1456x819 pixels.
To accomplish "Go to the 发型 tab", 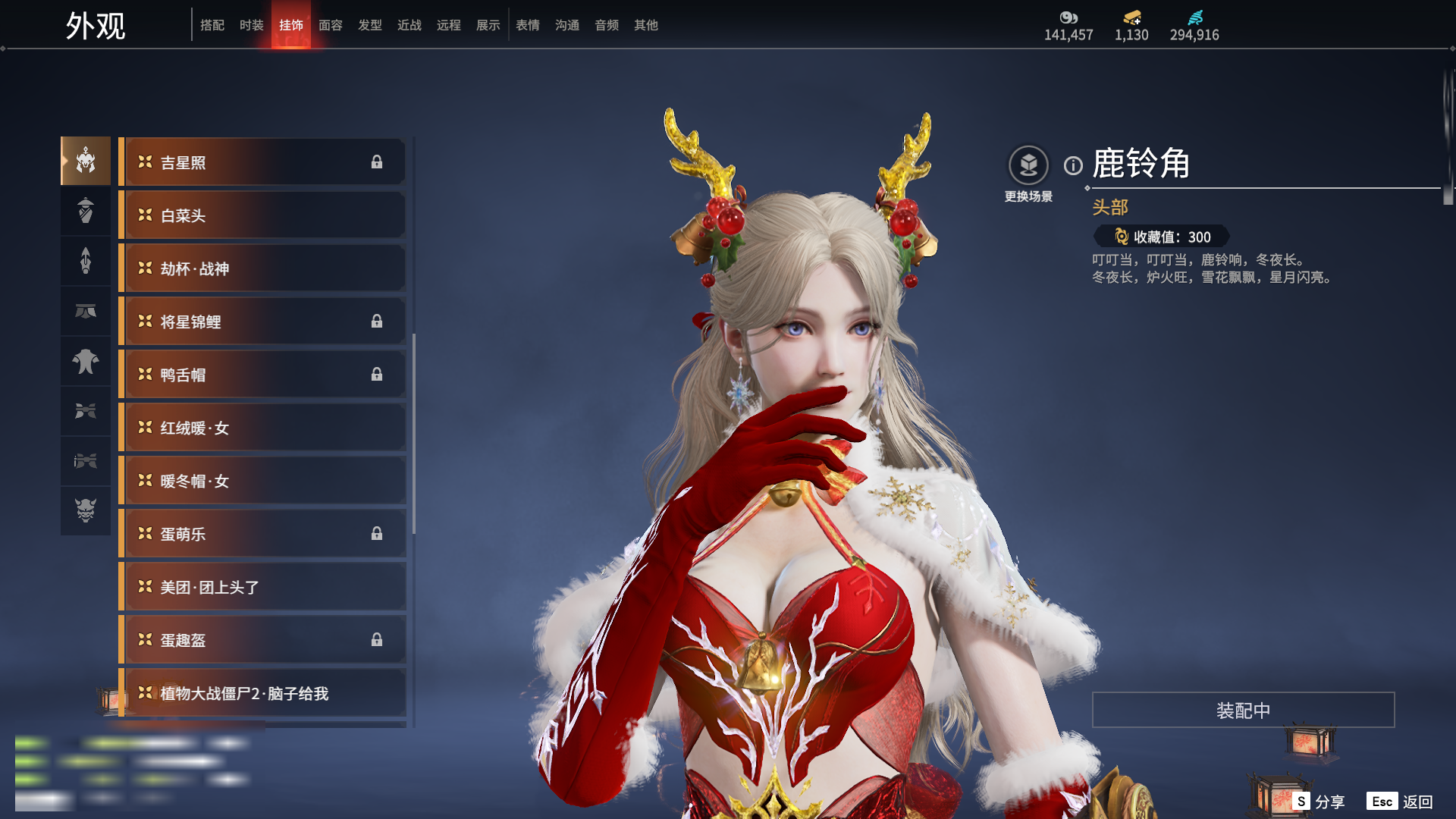I will point(369,25).
